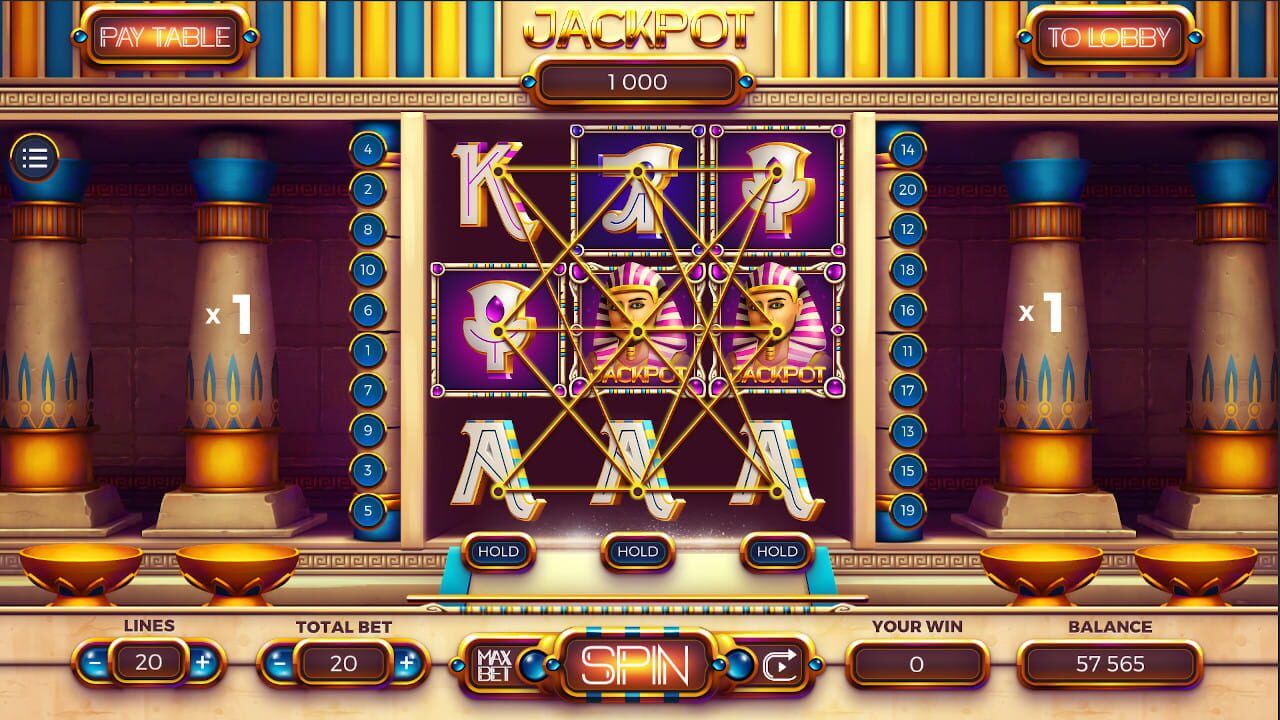Click the BALANCE display showing 57 565
This screenshot has width=1280, height=720.
(1108, 662)
